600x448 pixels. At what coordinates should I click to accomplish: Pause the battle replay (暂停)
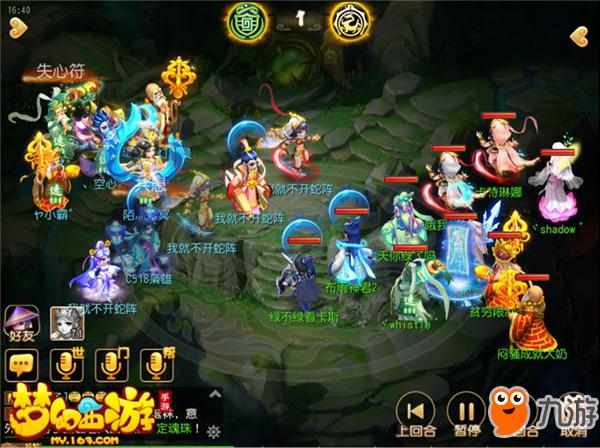click(463, 412)
